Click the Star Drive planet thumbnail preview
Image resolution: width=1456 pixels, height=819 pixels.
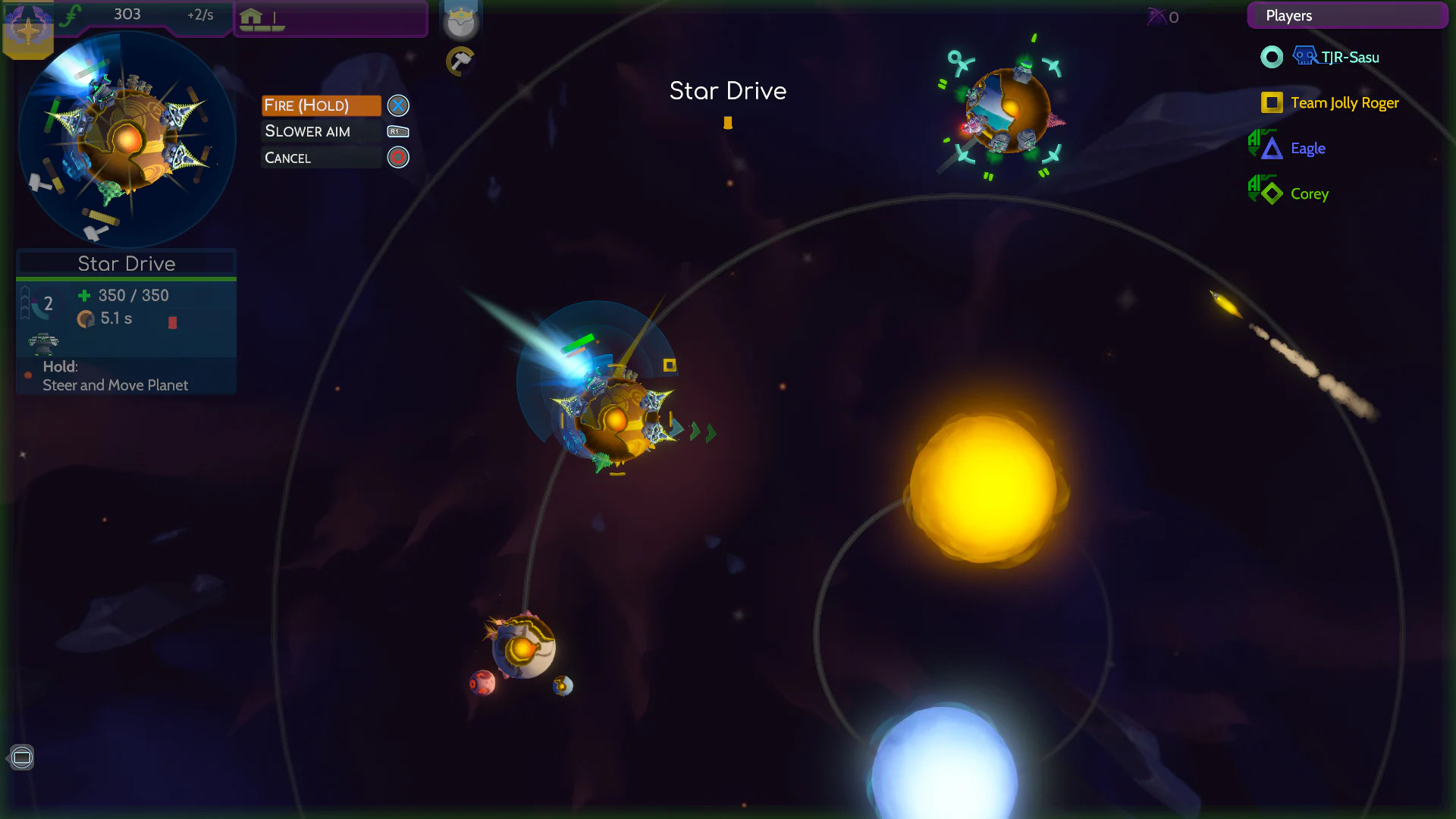126,140
